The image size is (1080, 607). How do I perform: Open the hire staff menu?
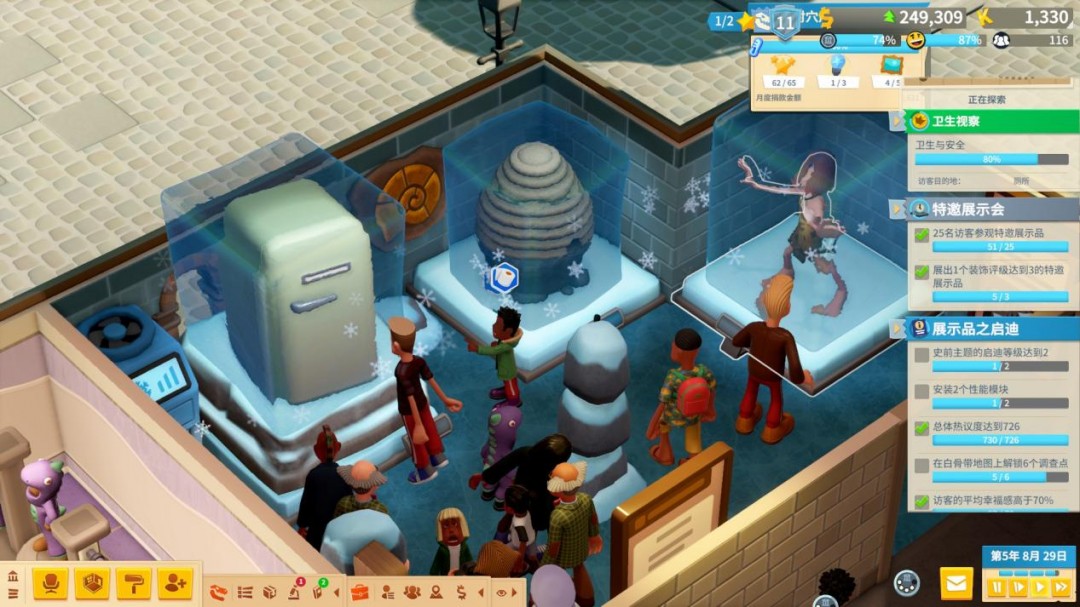pos(175,583)
